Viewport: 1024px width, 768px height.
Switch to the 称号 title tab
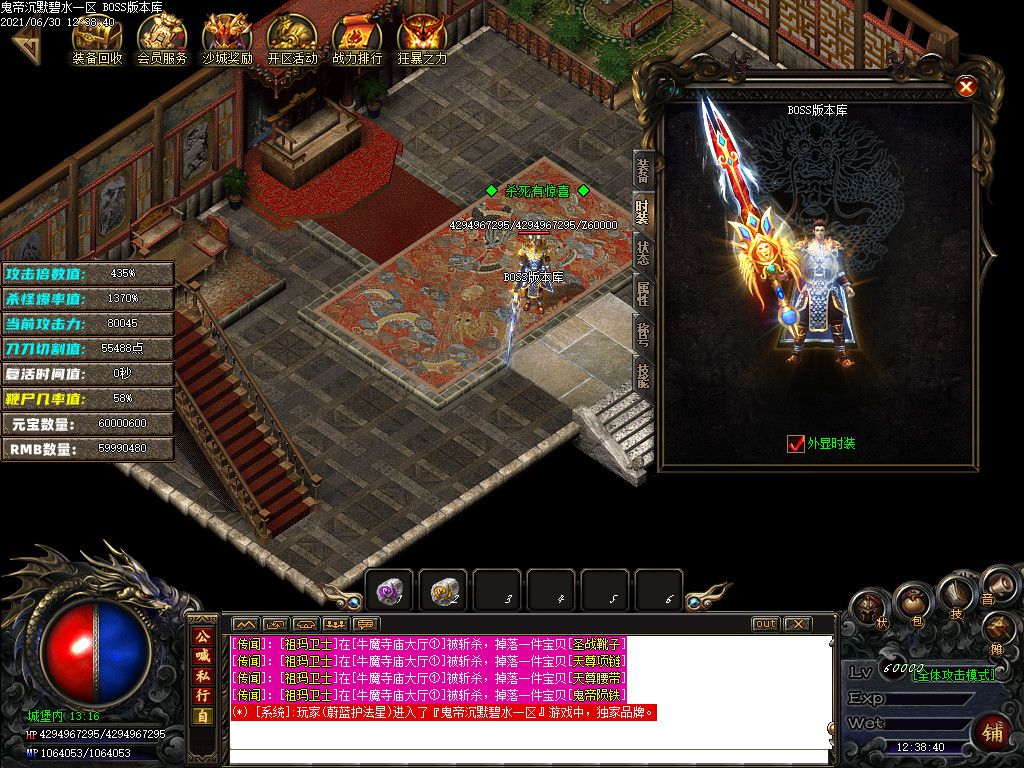click(x=643, y=333)
